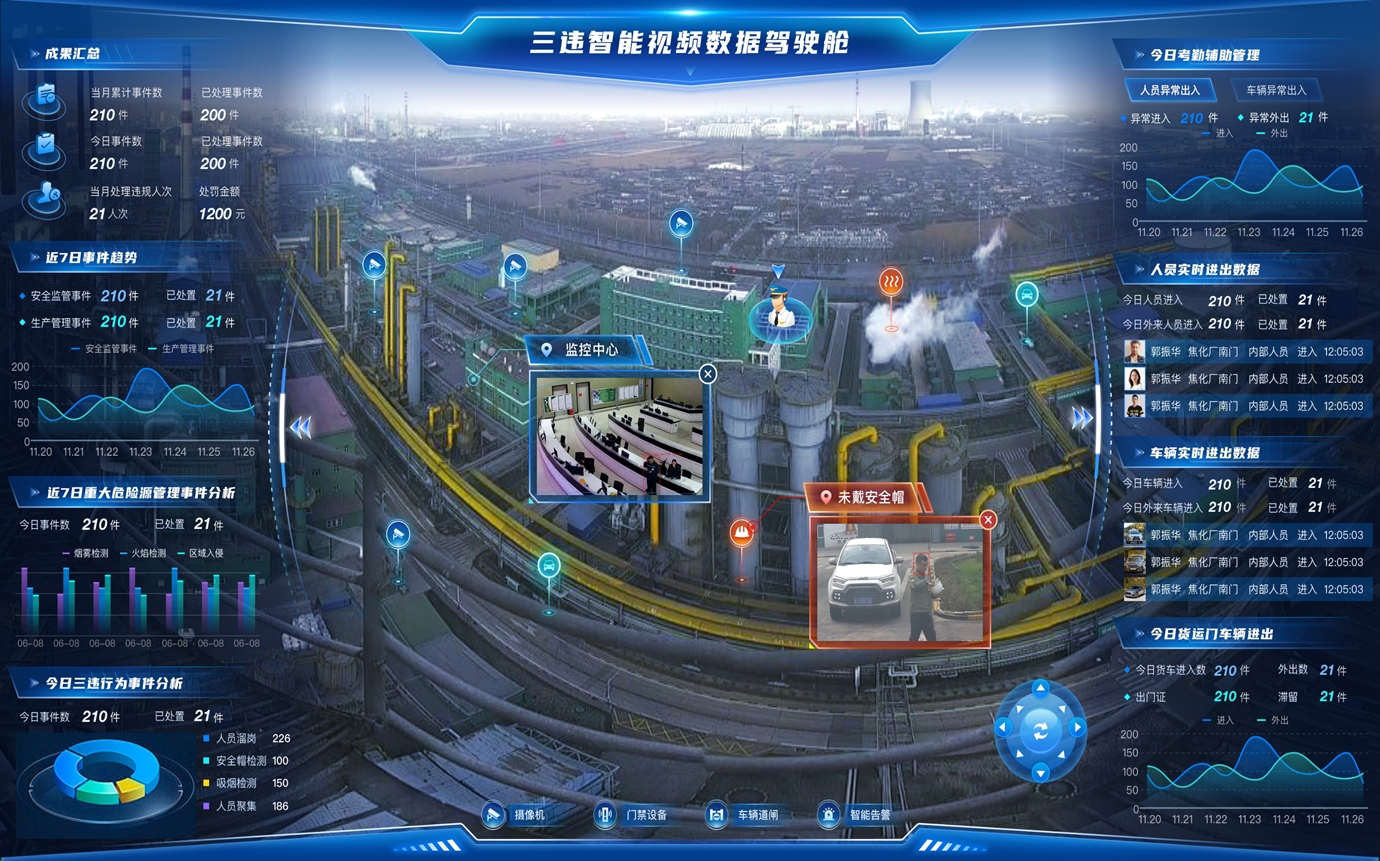
Task: Expand the right panel using the double-right arrows
Action: 1080,419
